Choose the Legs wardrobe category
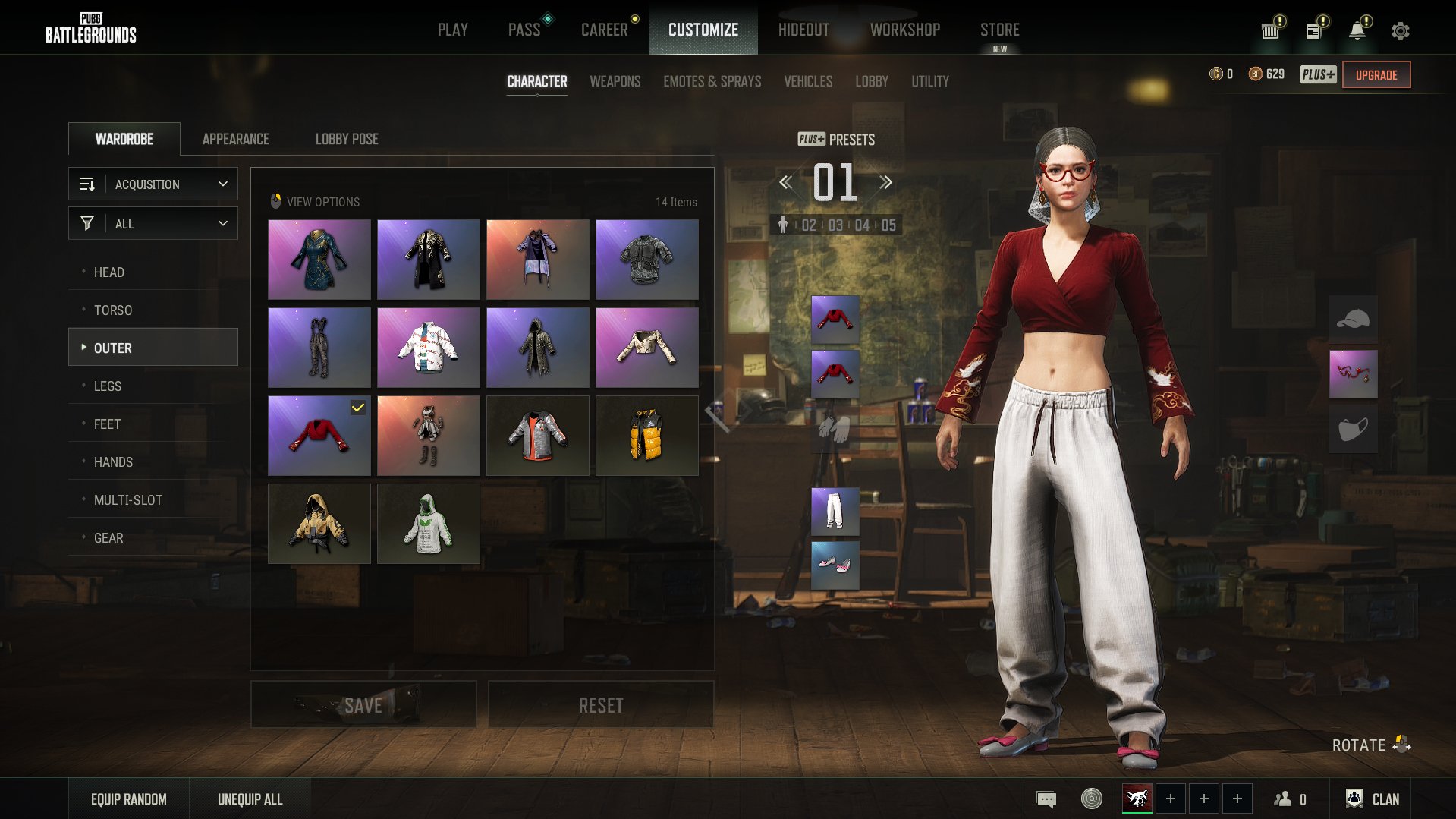Screen dimensions: 1456x819 tap(107, 386)
